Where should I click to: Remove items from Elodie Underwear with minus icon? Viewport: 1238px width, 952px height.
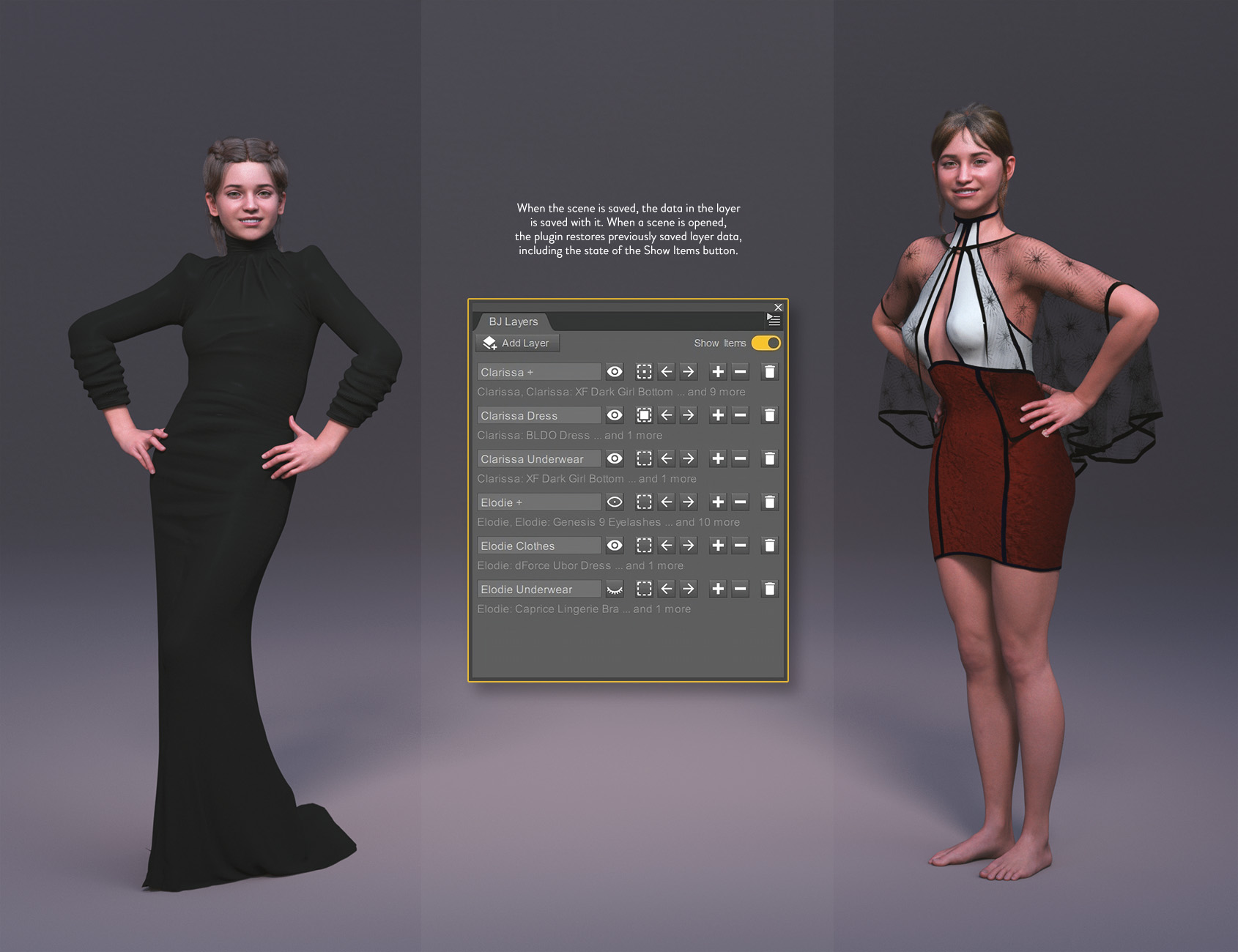(x=740, y=589)
